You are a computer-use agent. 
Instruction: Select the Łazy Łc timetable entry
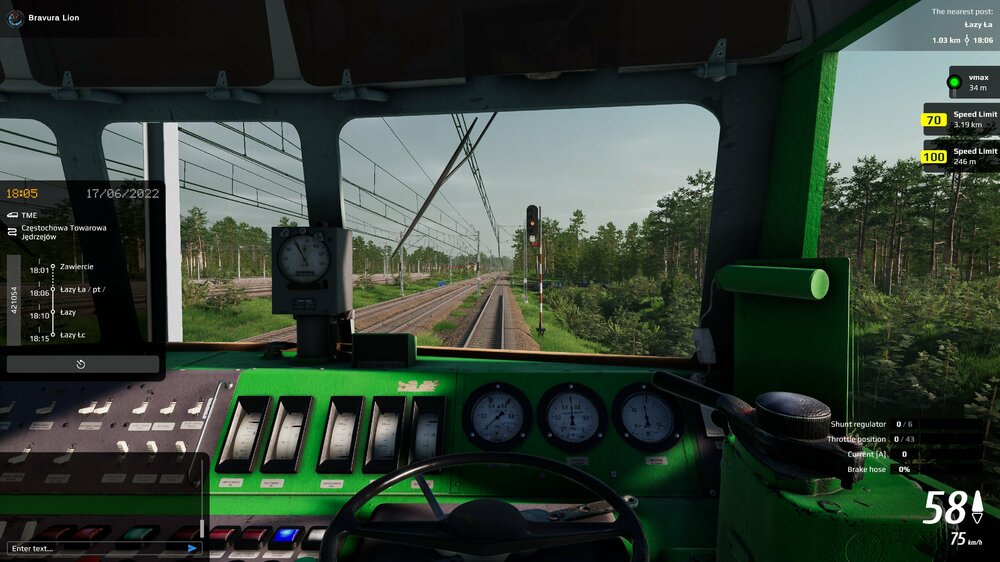coord(72,335)
